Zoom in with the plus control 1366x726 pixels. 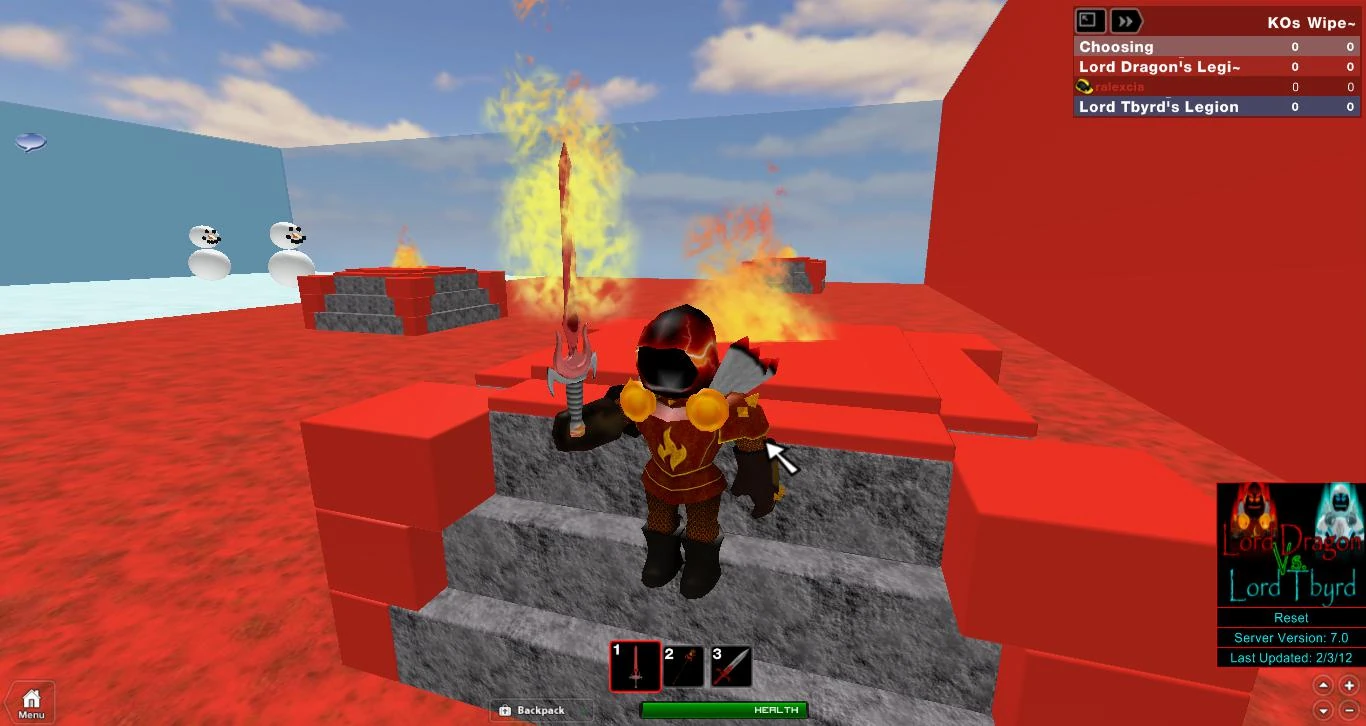pyautogui.click(x=1351, y=684)
